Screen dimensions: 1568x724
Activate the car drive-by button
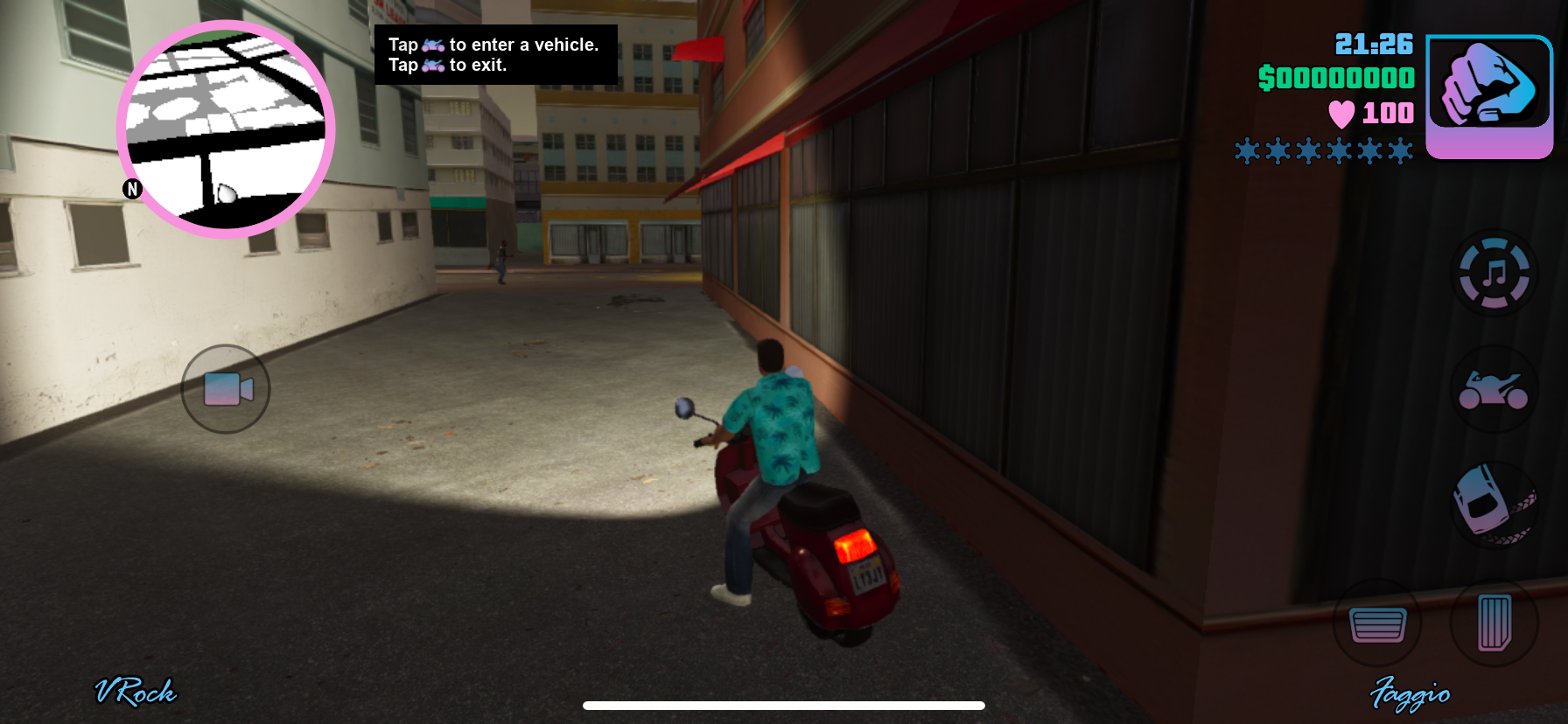[x=1494, y=505]
